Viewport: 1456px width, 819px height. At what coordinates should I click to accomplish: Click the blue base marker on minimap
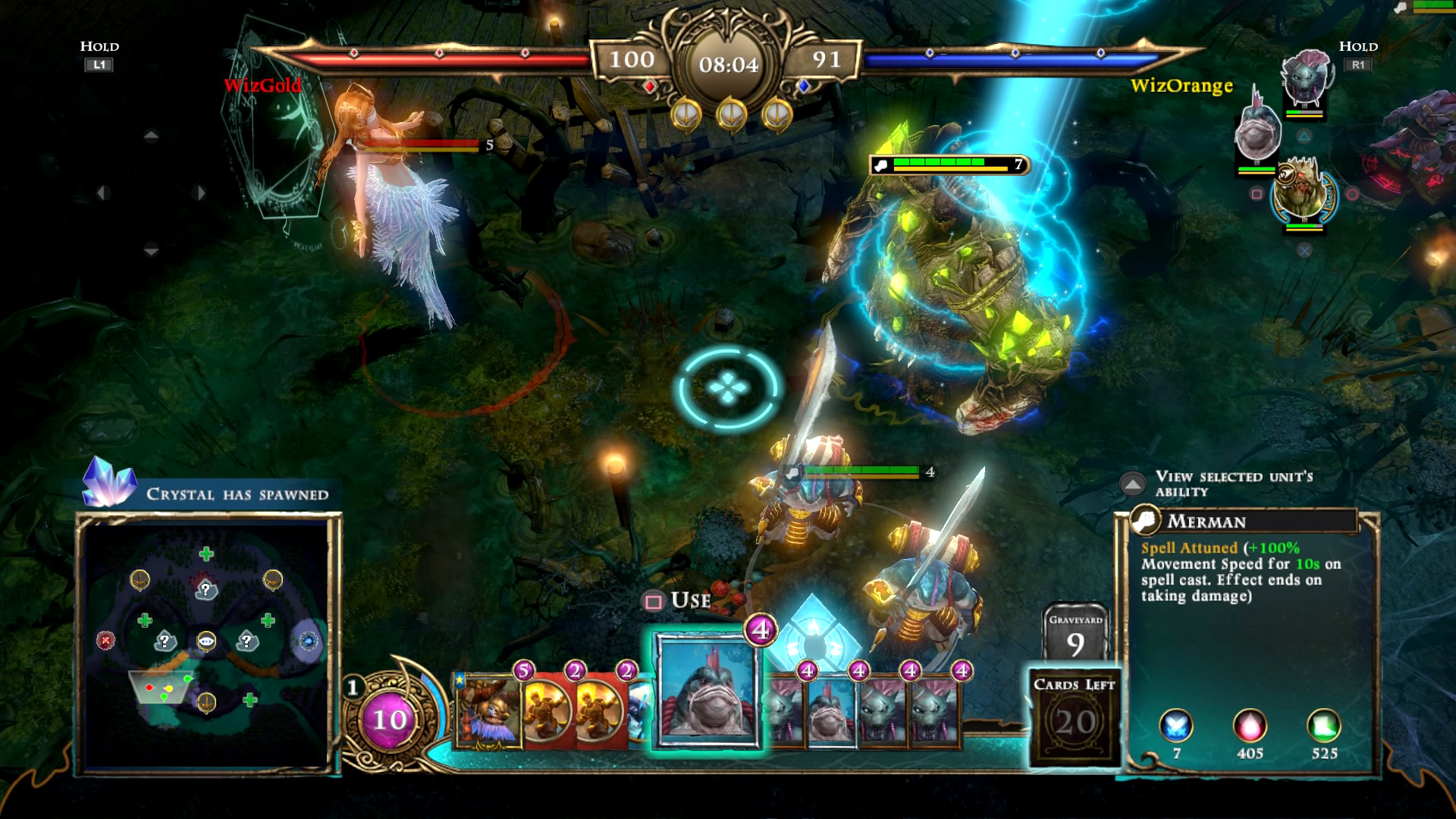click(307, 642)
